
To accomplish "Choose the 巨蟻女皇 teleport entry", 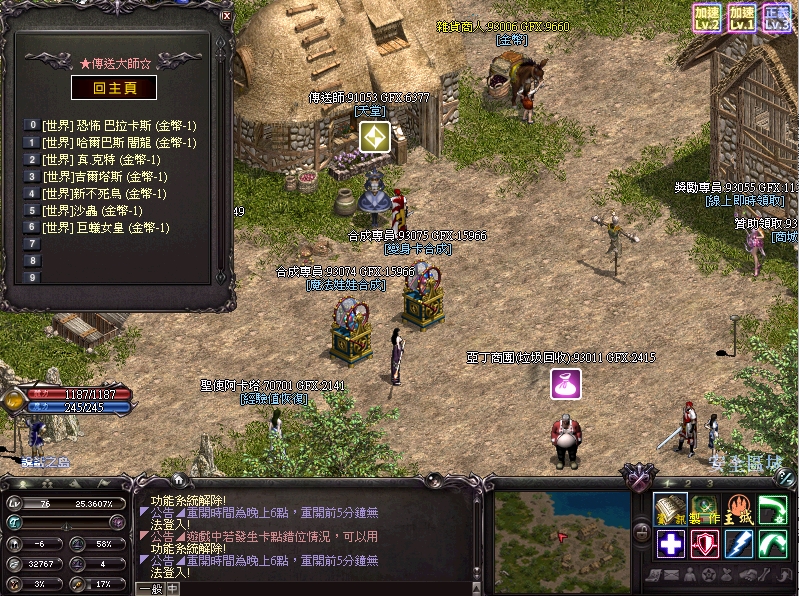I will pos(105,228).
